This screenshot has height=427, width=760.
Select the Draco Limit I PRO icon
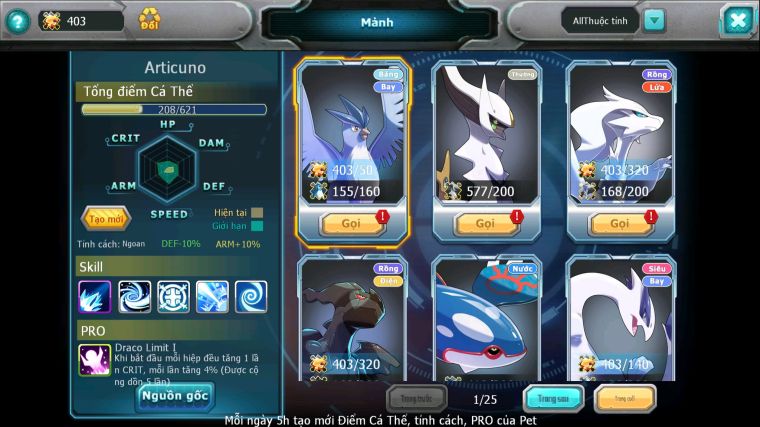96,360
